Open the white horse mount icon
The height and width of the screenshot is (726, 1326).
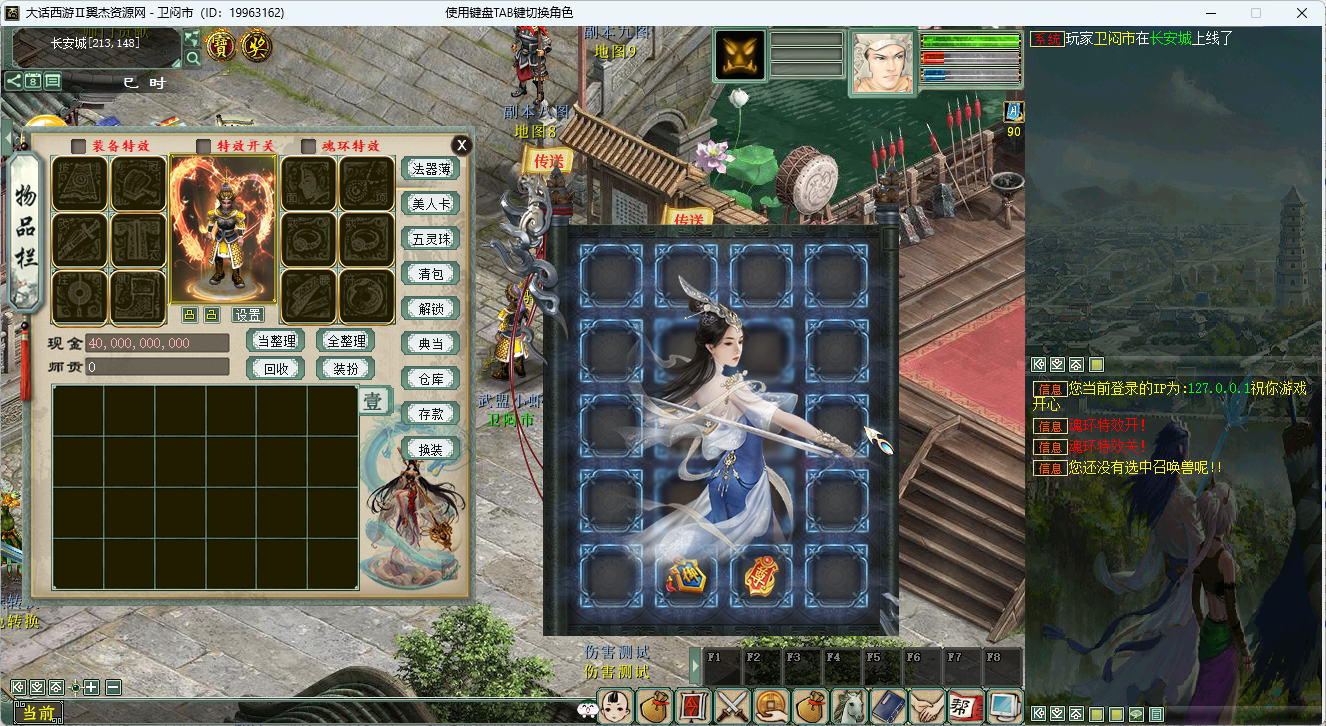pyautogui.click(x=849, y=706)
